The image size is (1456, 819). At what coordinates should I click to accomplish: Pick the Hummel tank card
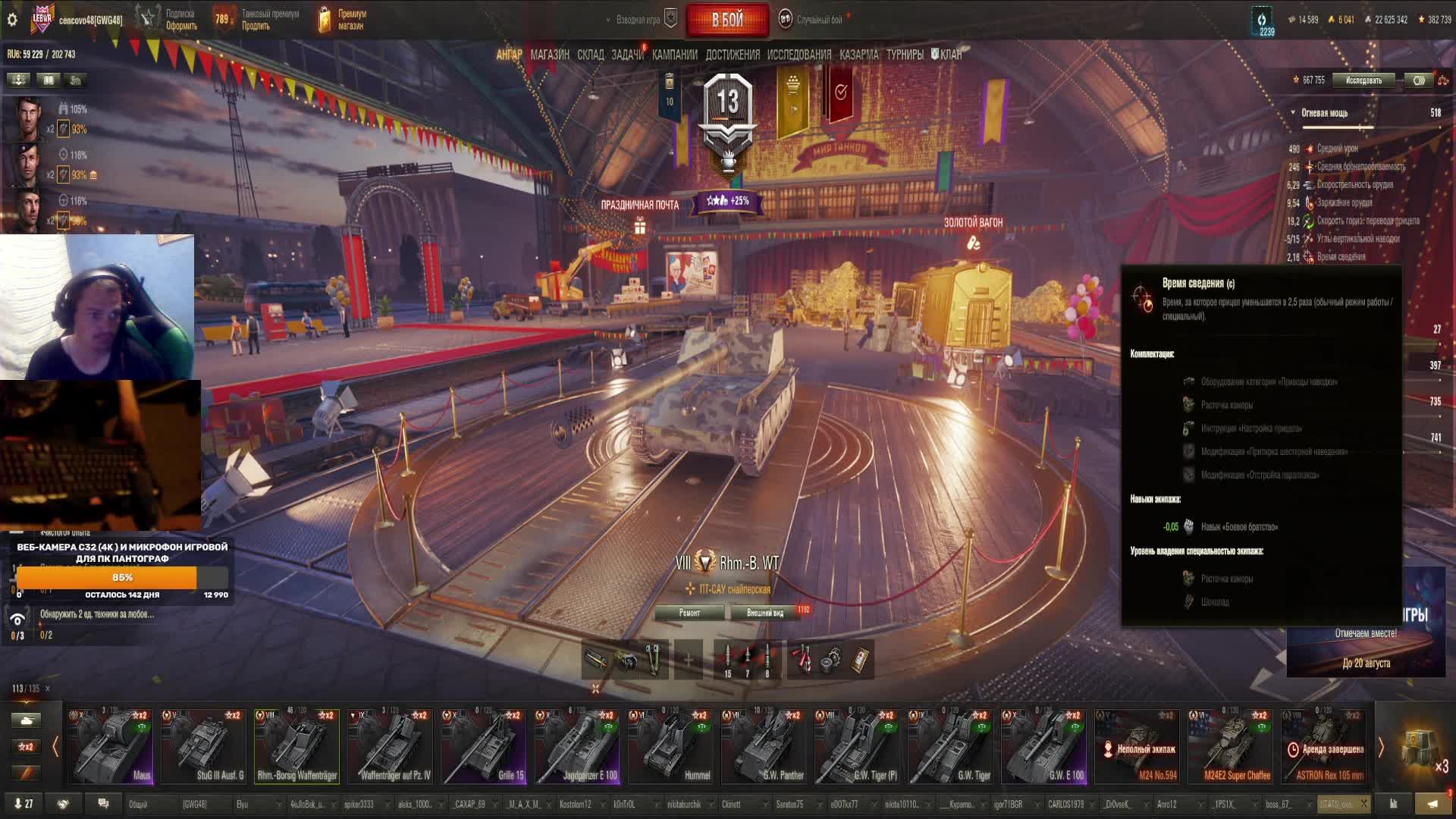tap(670, 746)
